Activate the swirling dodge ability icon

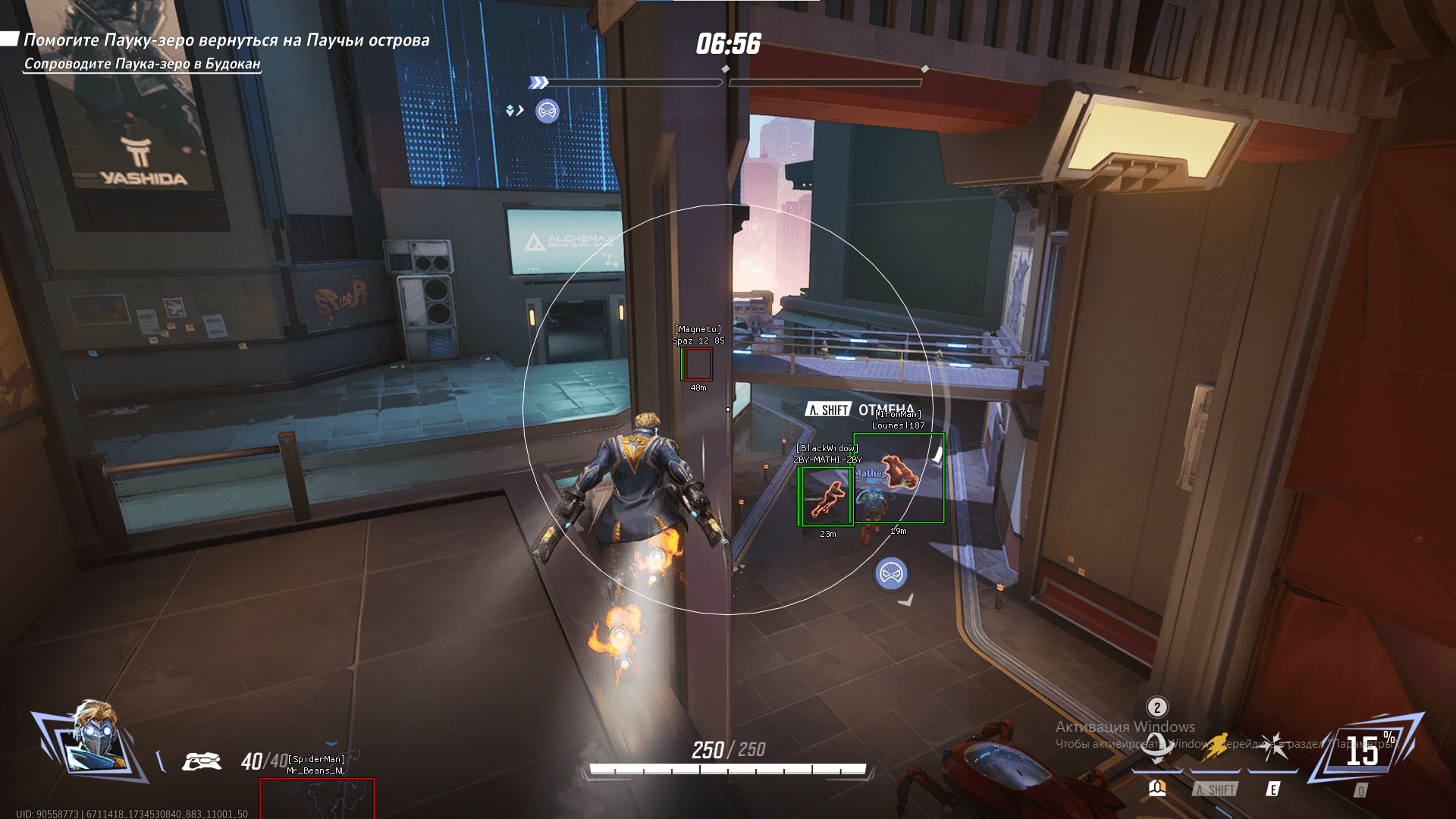click(x=1156, y=748)
